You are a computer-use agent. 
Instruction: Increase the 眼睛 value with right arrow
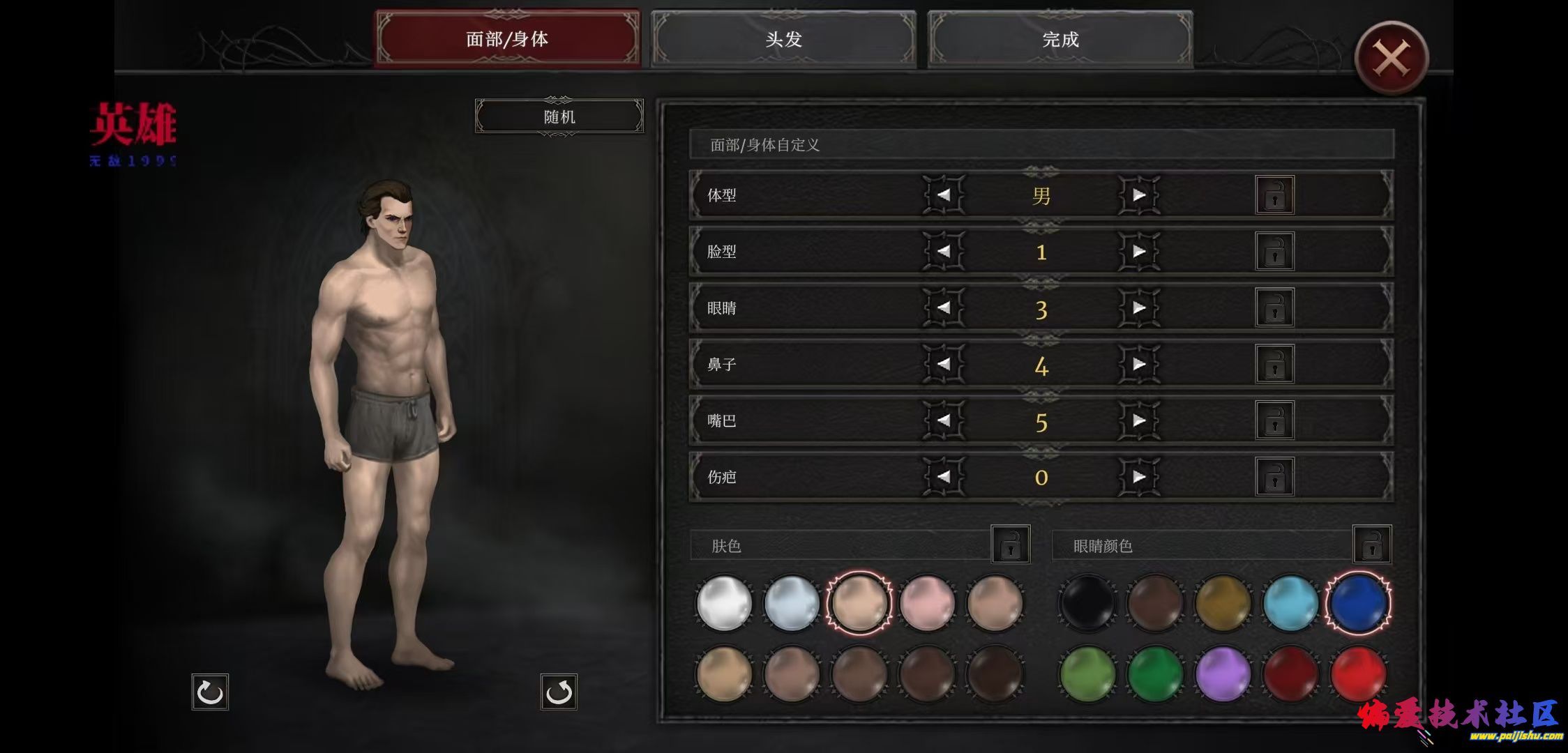pos(1139,307)
